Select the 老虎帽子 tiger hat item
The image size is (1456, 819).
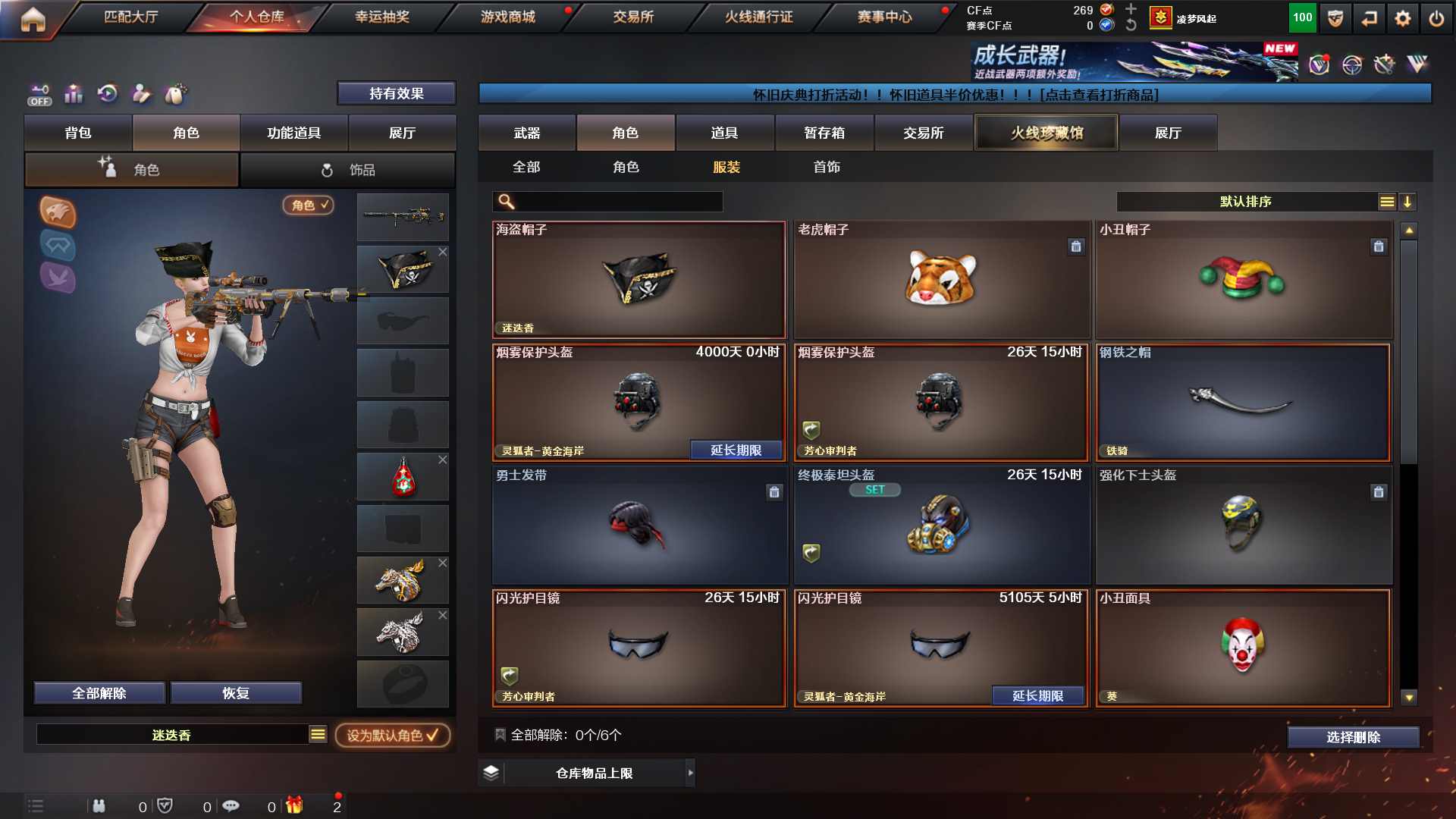941,279
